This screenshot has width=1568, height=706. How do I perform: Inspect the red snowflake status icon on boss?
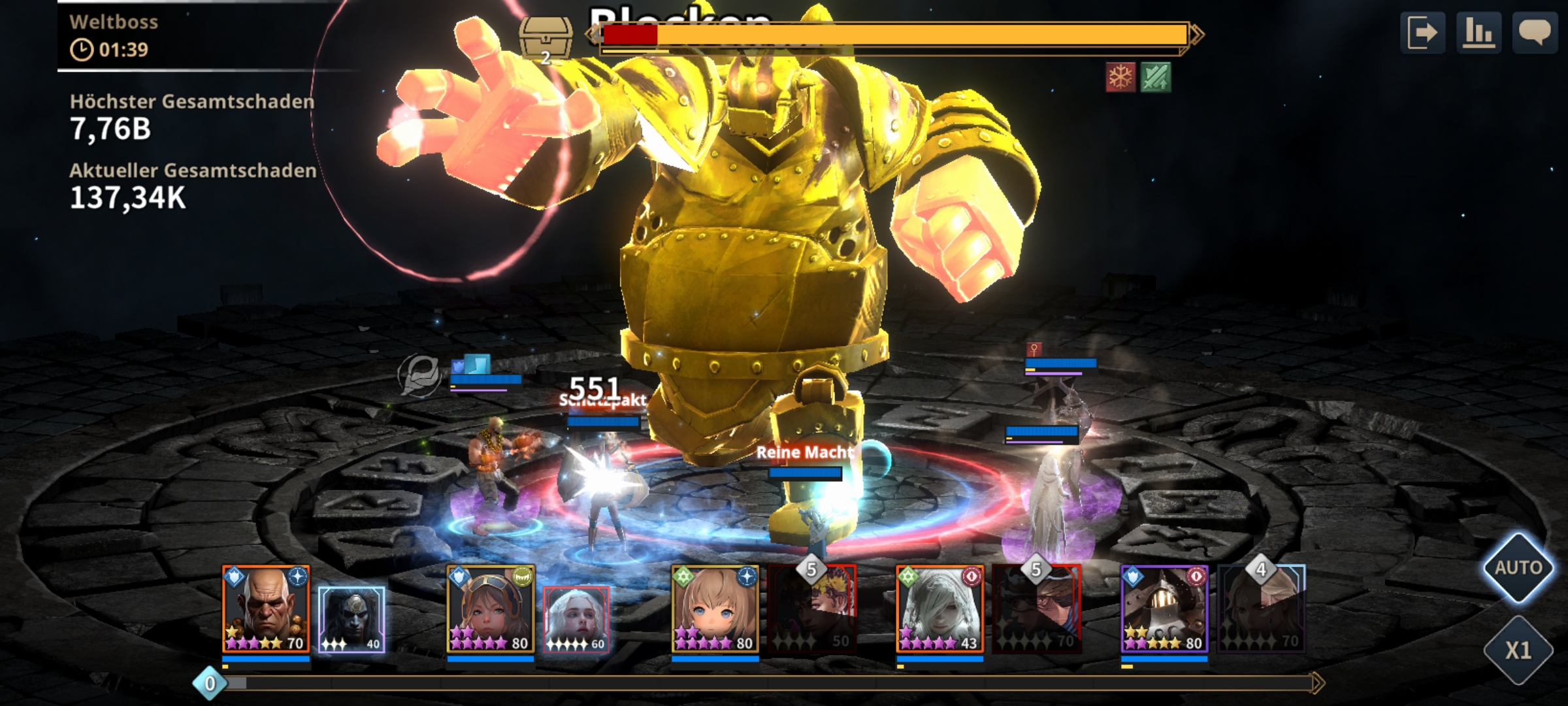1120,78
